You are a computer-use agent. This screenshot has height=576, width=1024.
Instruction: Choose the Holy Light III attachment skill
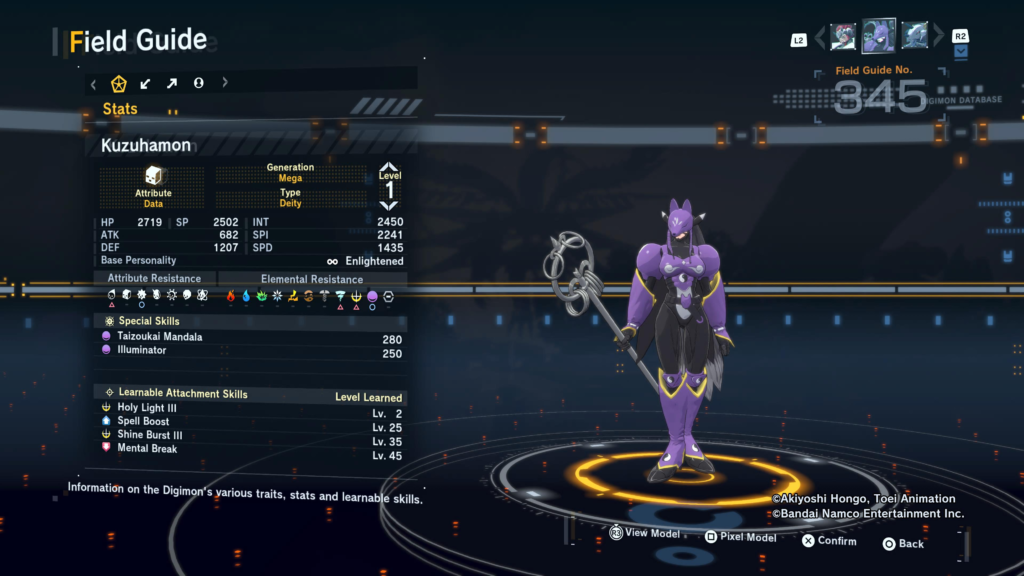(149, 408)
